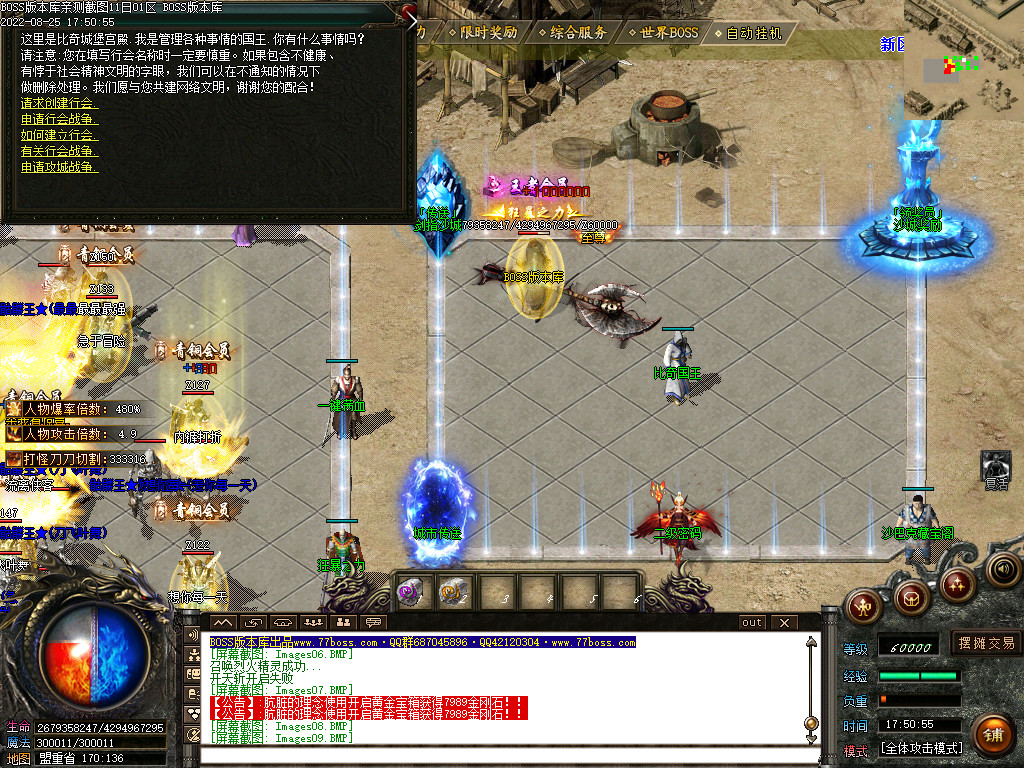The width and height of the screenshot is (1024, 768).
Task: Toggle the sound speaker button
Action: [x=1003, y=569]
